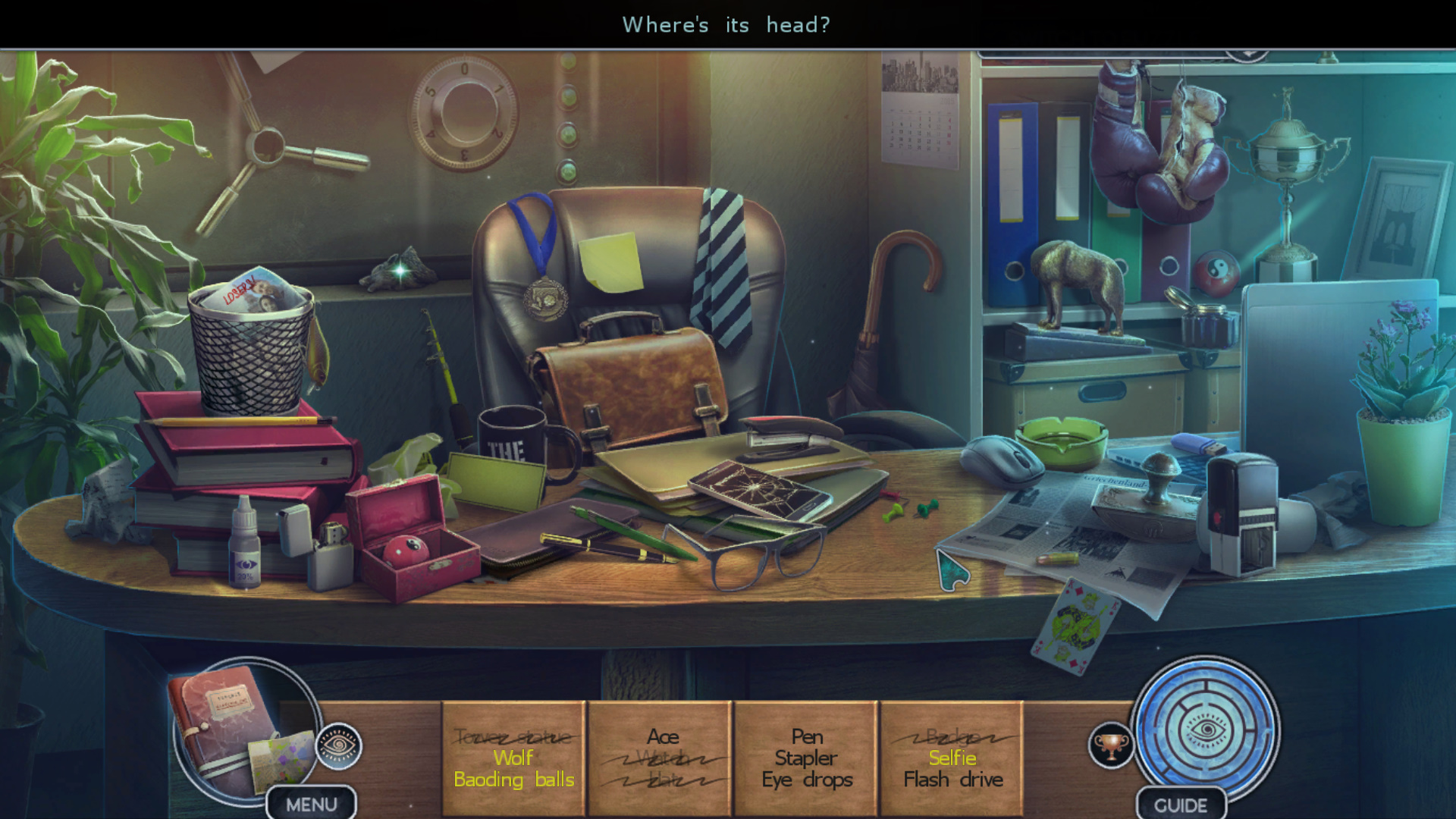Click the 'Pen' list entry
This screenshot has height=819, width=1456.
click(x=807, y=736)
